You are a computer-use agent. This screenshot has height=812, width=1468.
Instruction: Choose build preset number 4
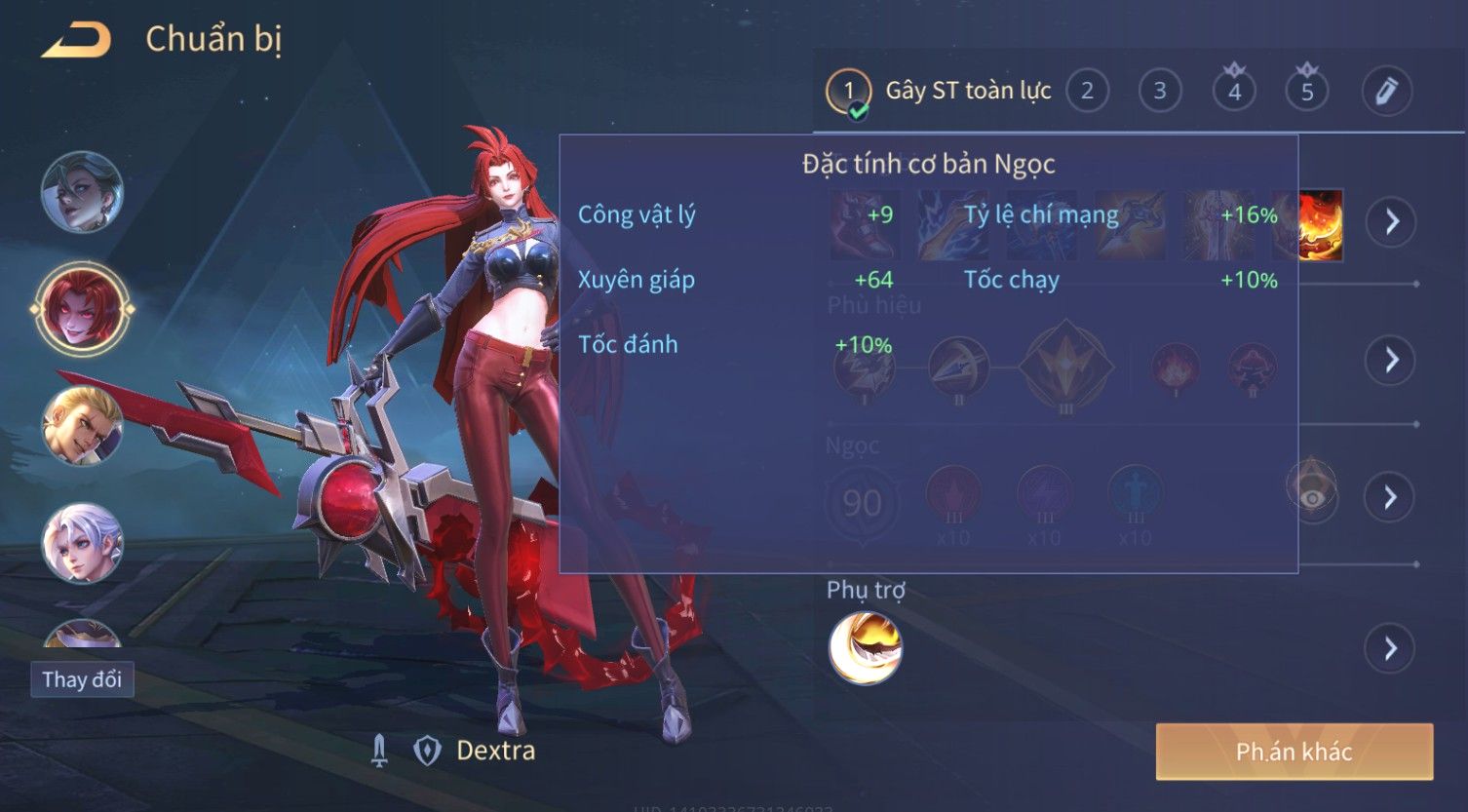click(x=1234, y=92)
